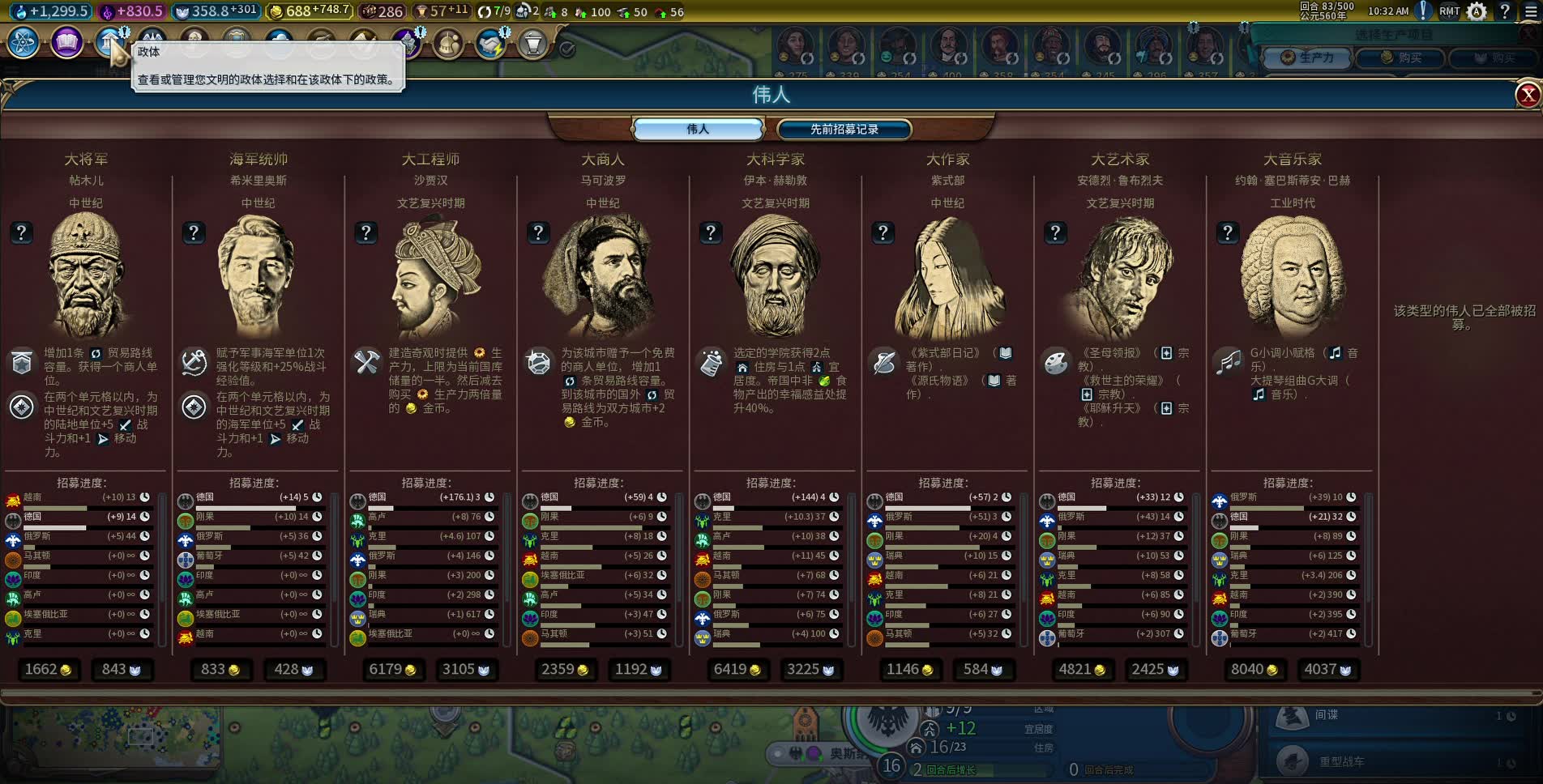
Task: Open the Civilopedia help question mark
Action: pos(1505,11)
